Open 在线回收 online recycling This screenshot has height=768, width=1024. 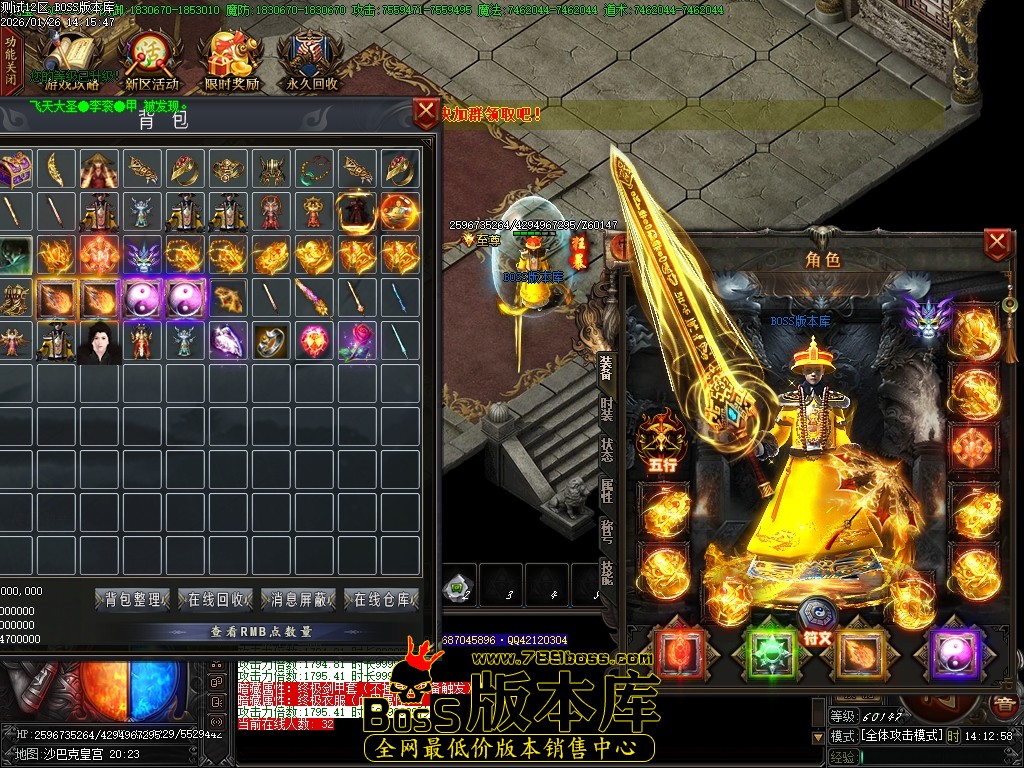[217, 600]
